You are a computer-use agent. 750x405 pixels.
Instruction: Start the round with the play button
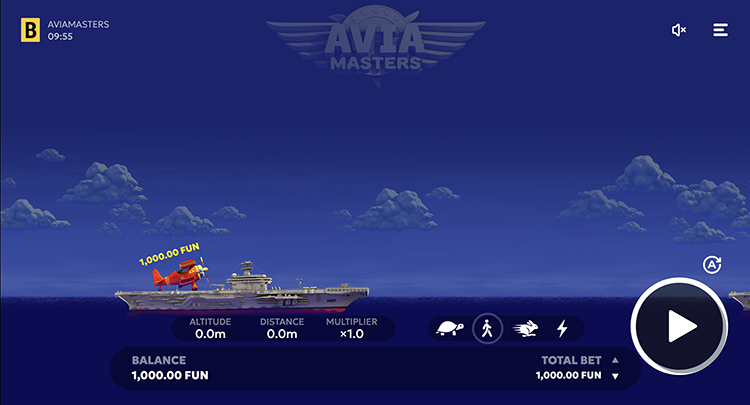click(x=680, y=326)
